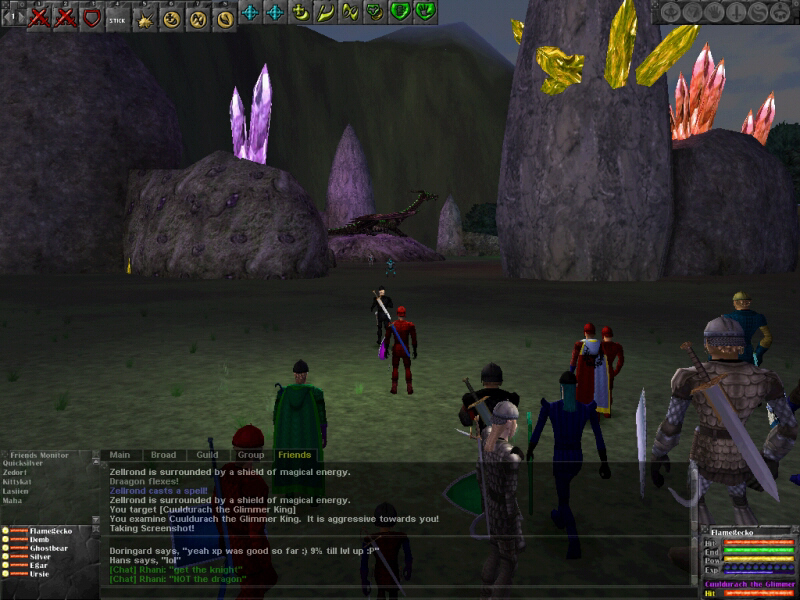
Task: Select the Guild chat tab
Action: point(207,455)
